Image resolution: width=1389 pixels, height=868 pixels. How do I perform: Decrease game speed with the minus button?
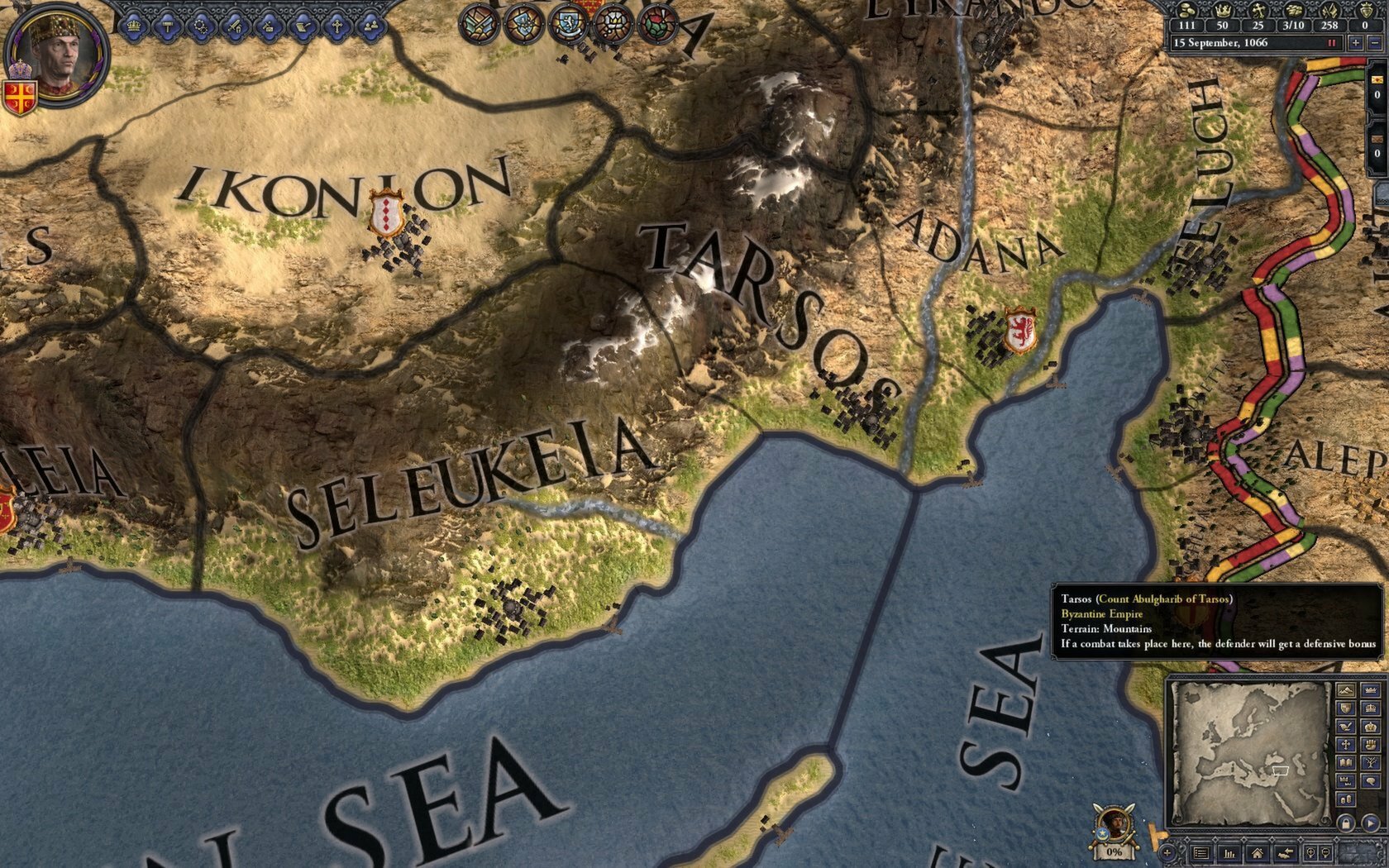tap(1374, 43)
